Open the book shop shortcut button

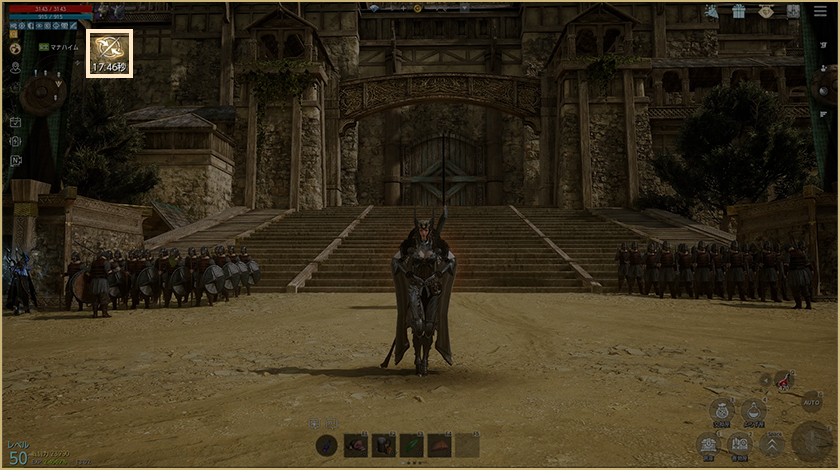tap(740, 444)
